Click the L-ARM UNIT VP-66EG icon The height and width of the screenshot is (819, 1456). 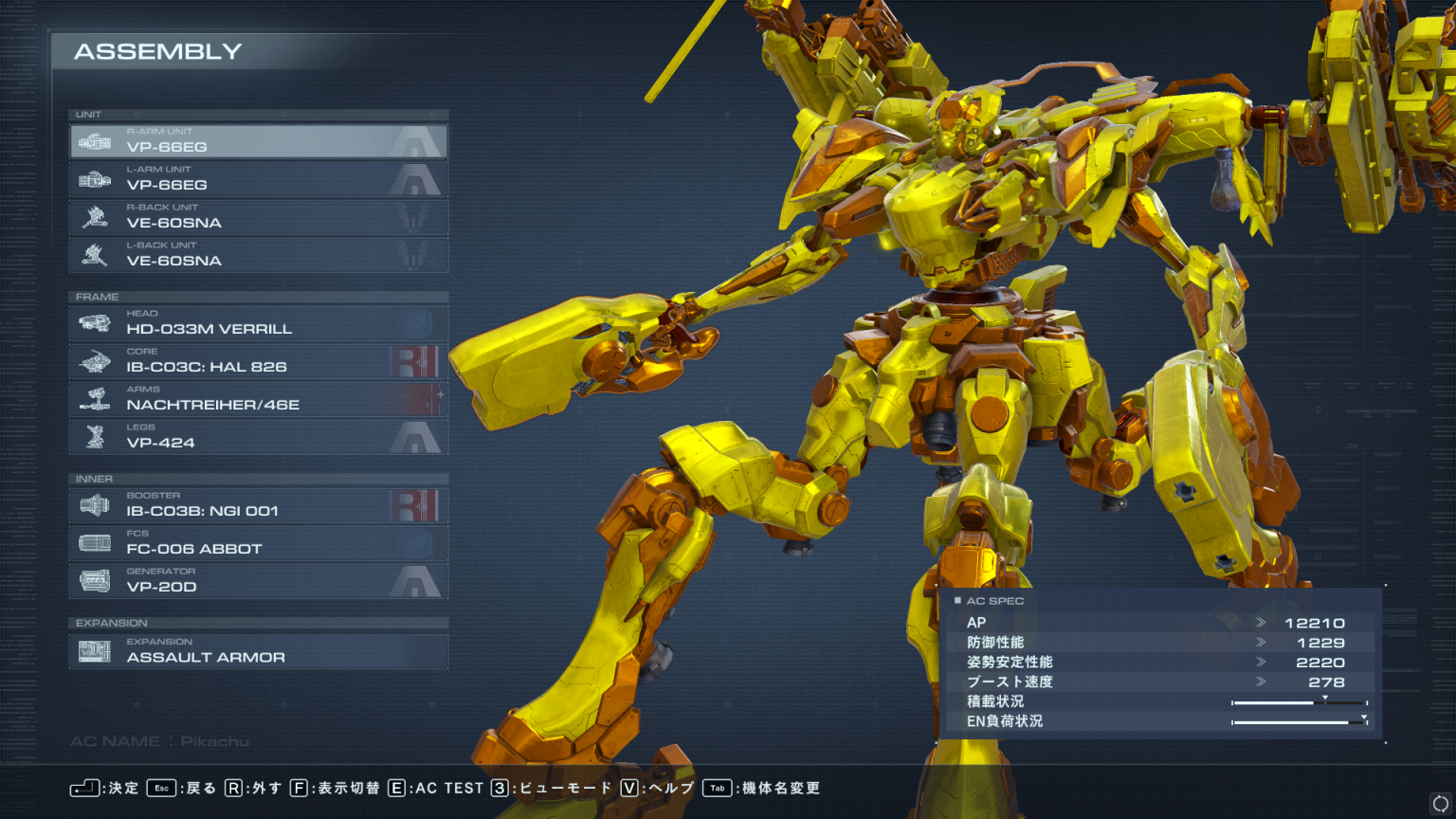[94, 179]
